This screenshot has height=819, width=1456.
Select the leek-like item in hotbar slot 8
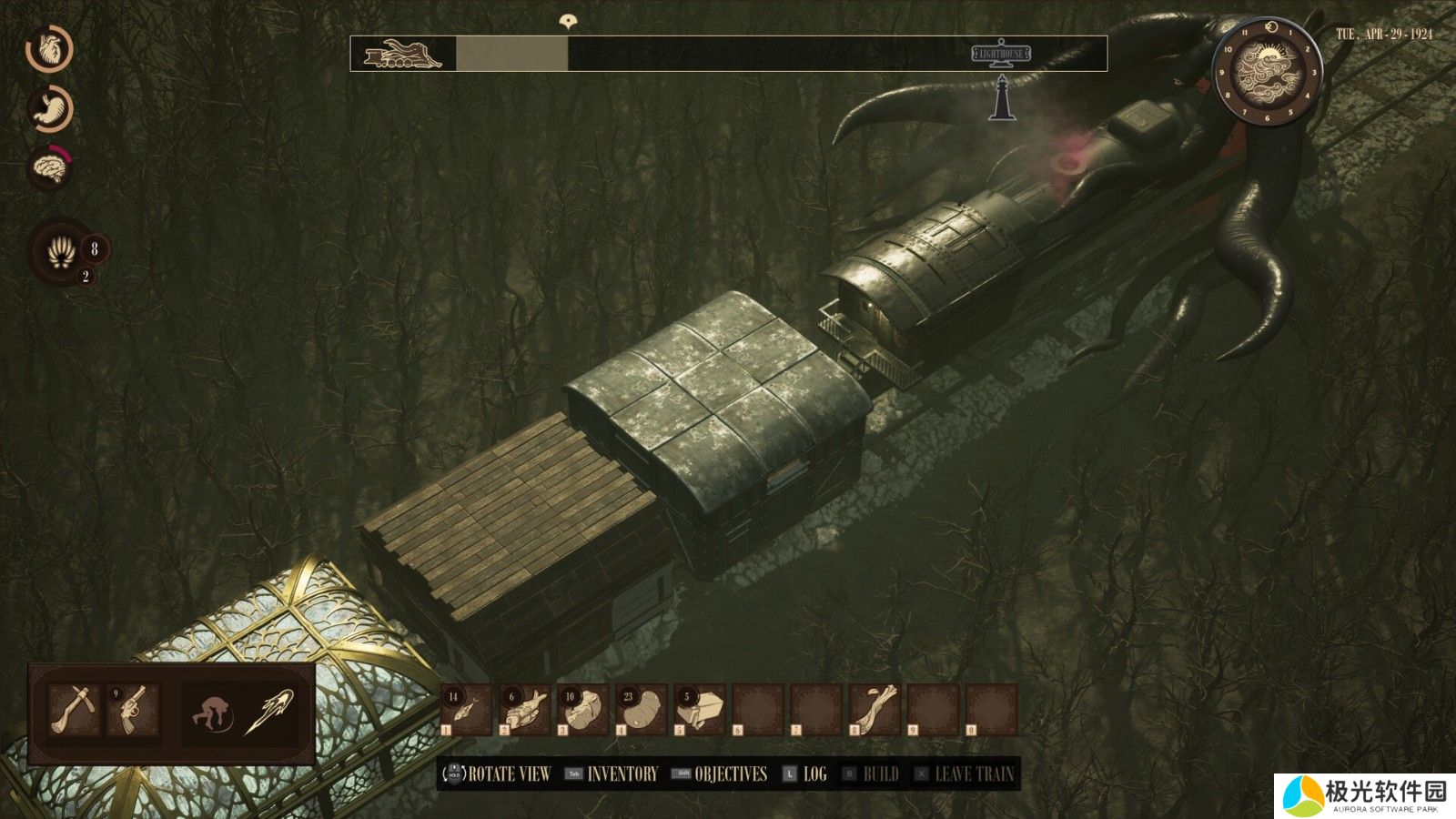point(875,710)
